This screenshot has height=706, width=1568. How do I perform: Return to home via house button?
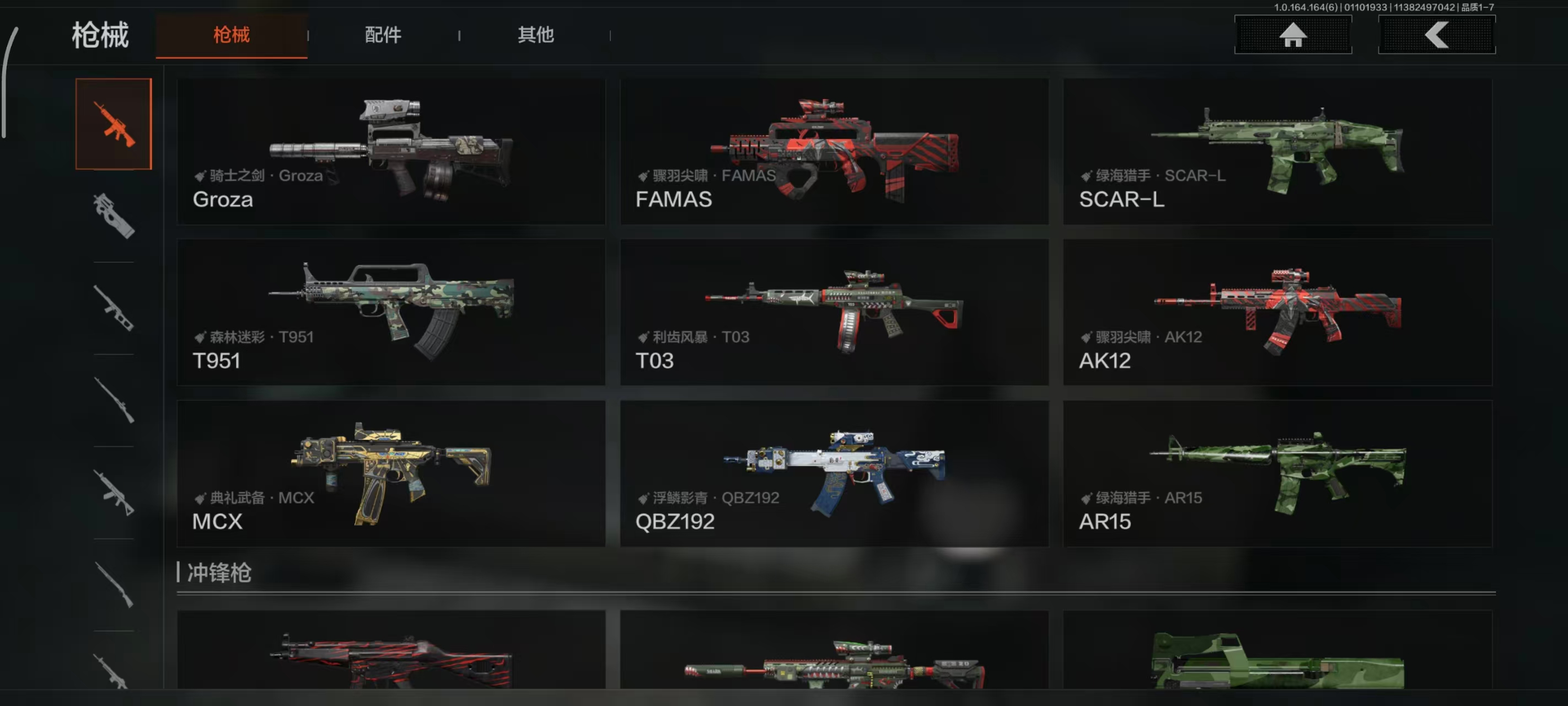click(1293, 35)
